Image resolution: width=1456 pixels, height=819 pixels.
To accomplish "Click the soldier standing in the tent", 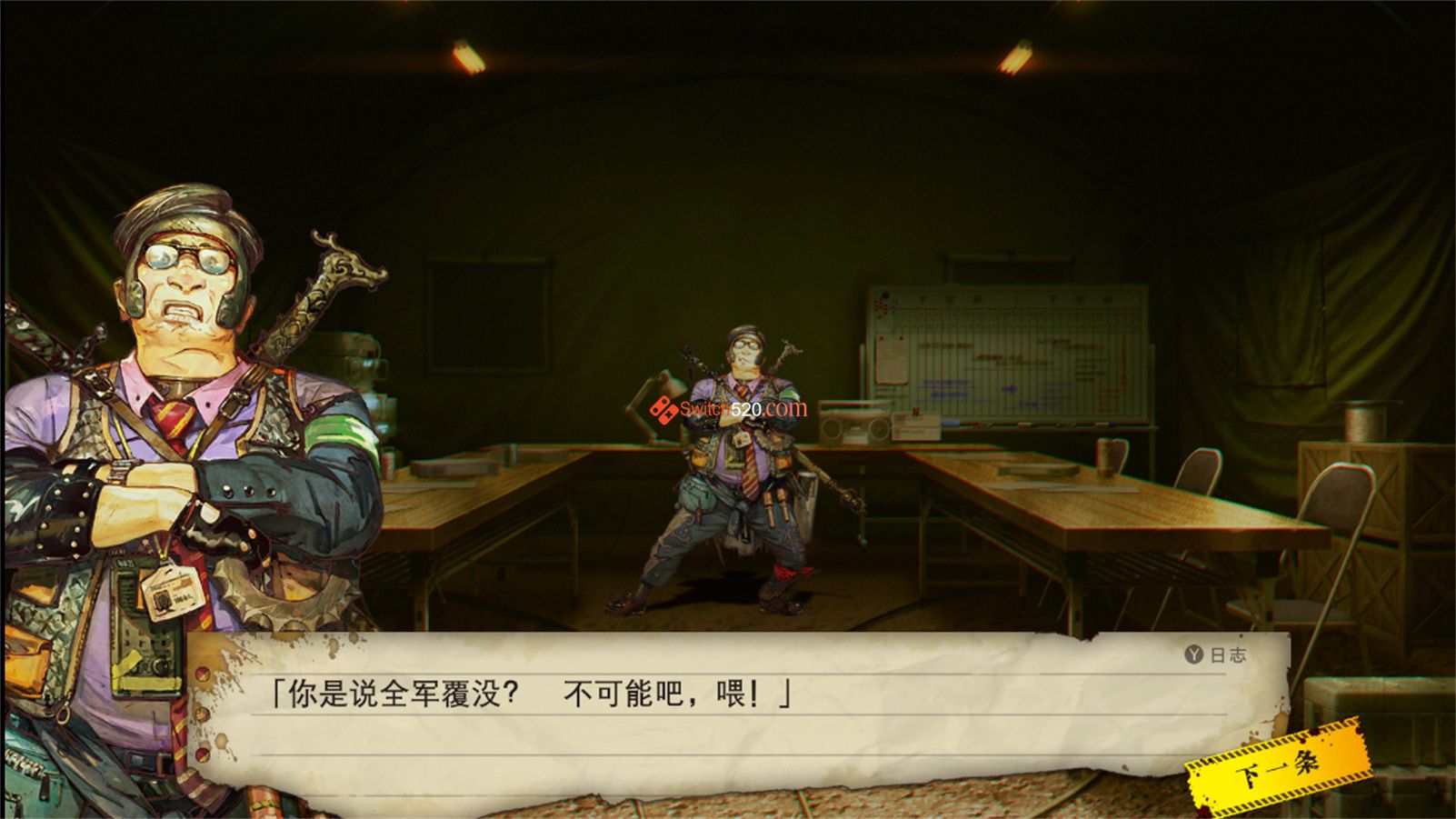I will (x=736, y=464).
